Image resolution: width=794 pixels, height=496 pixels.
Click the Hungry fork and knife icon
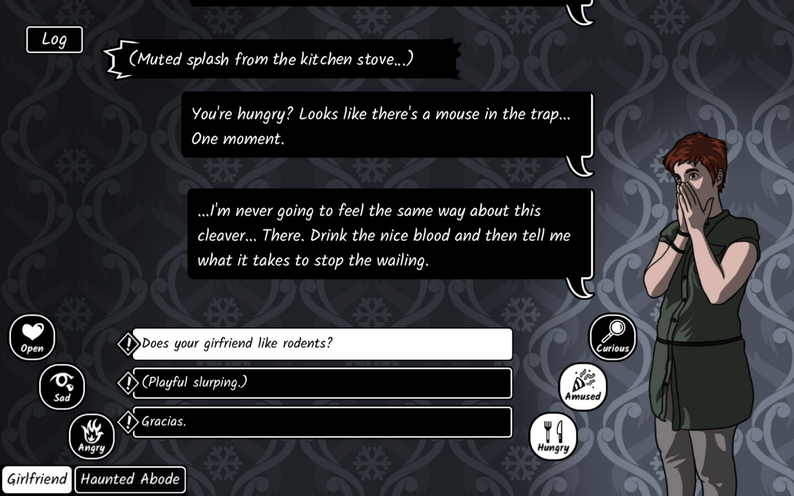pos(553,436)
